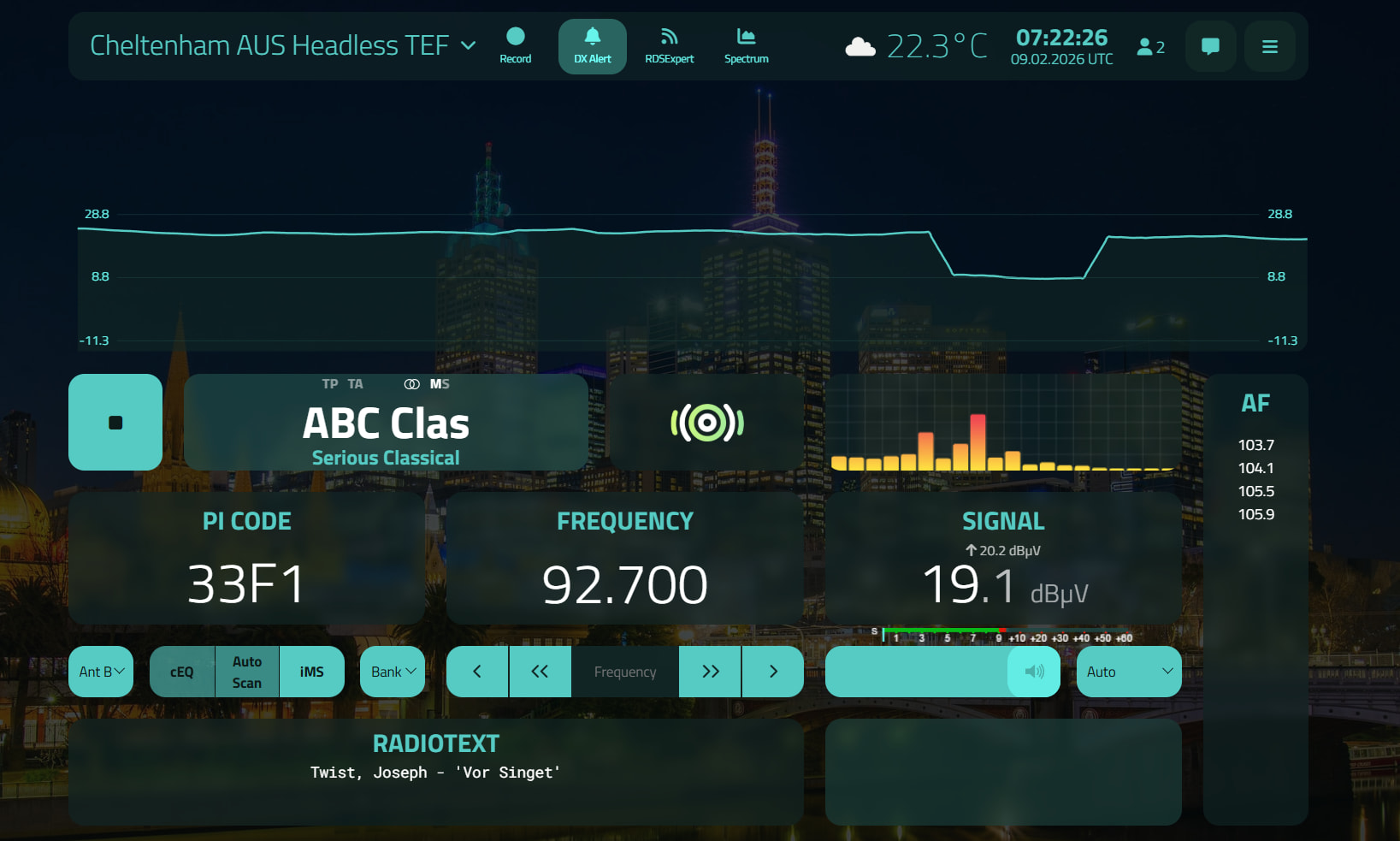Screen dimensions: 1400x841
Task: Tune down one step with single left arrow
Action: pyautogui.click(x=477, y=672)
